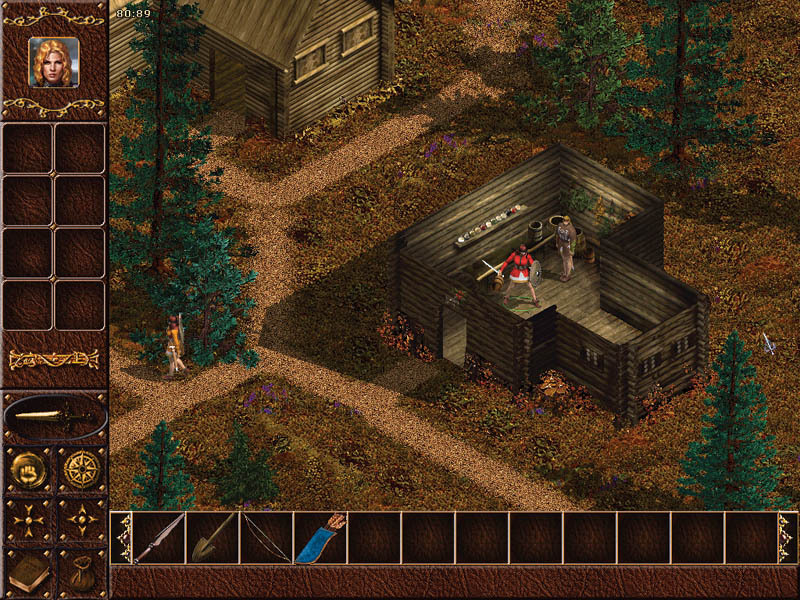
Task: Select the blonde hero portrait
Action: tap(53, 61)
